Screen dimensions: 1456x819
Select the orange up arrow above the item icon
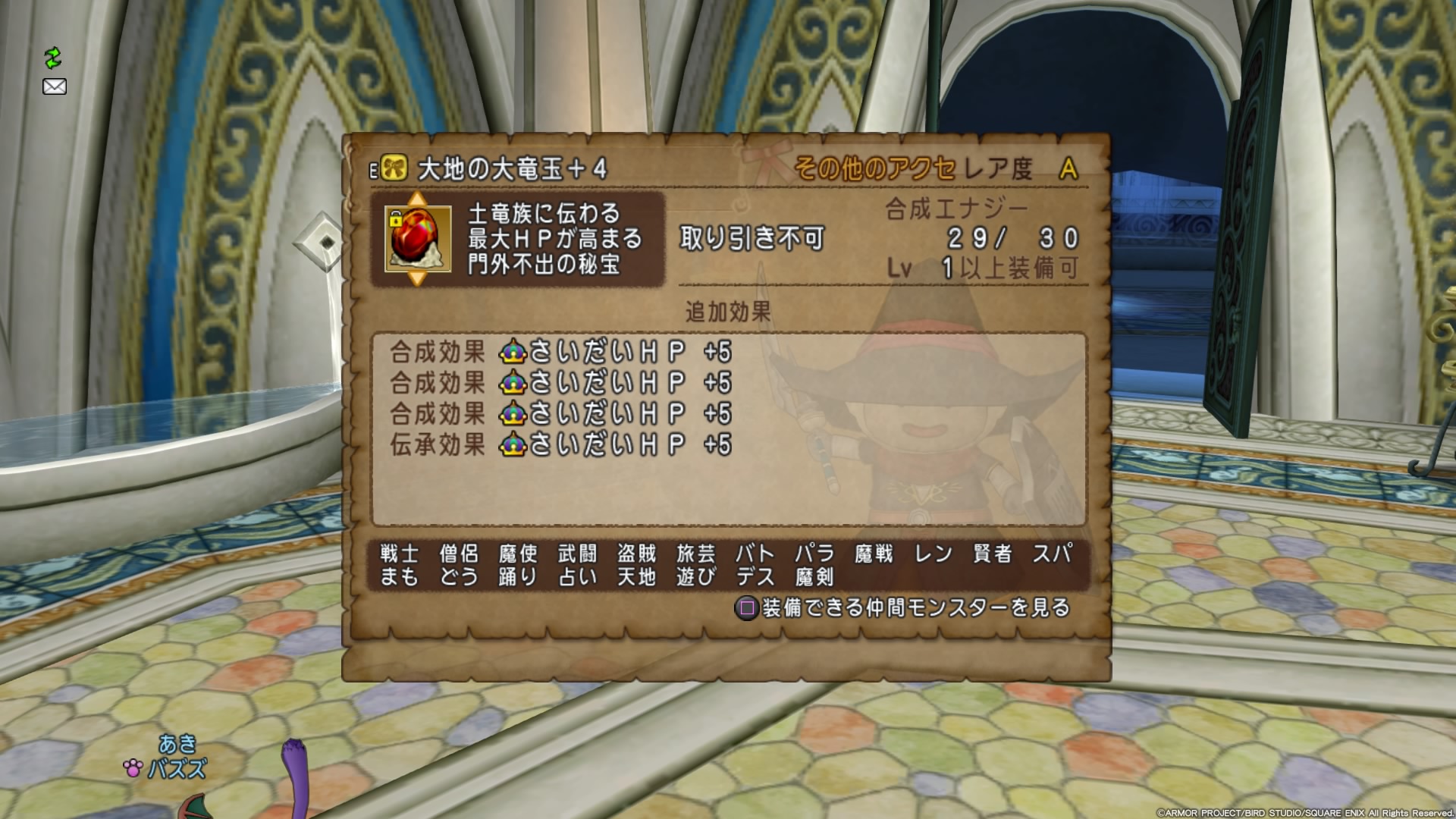click(x=417, y=199)
